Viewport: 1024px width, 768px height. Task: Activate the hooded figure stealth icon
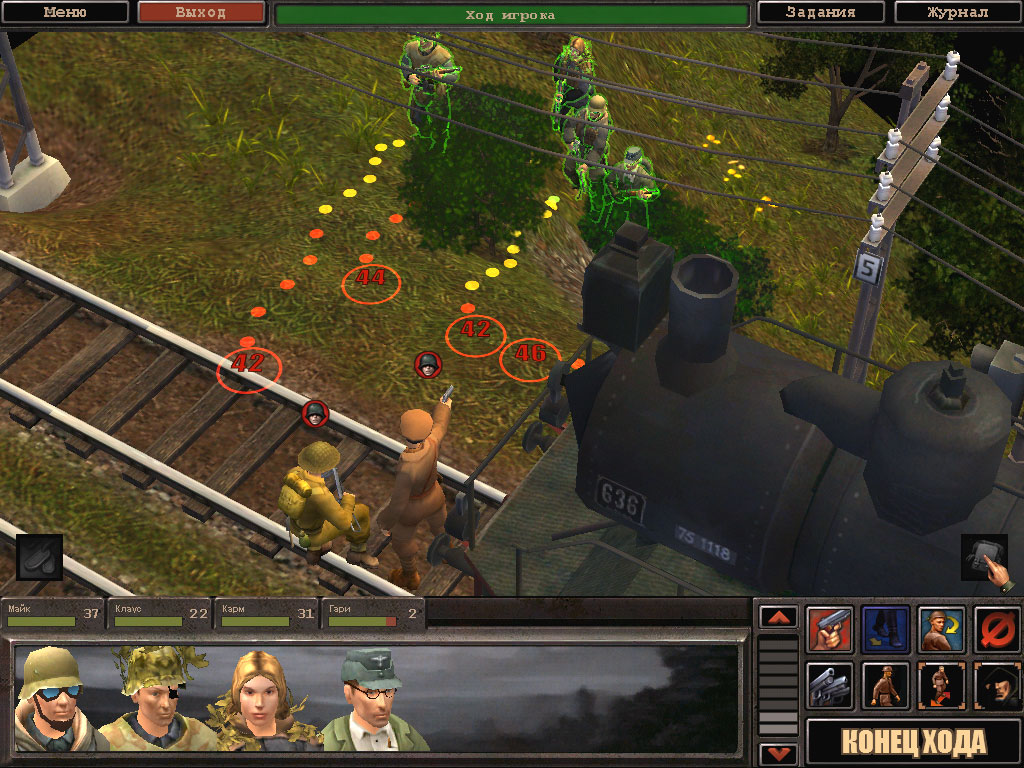click(x=997, y=686)
